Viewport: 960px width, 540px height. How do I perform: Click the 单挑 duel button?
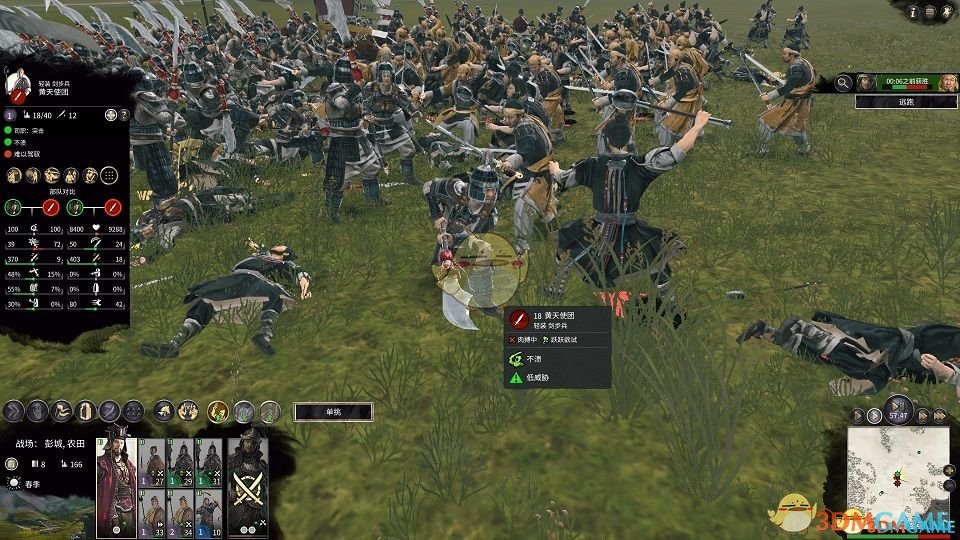pyautogui.click(x=333, y=411)
